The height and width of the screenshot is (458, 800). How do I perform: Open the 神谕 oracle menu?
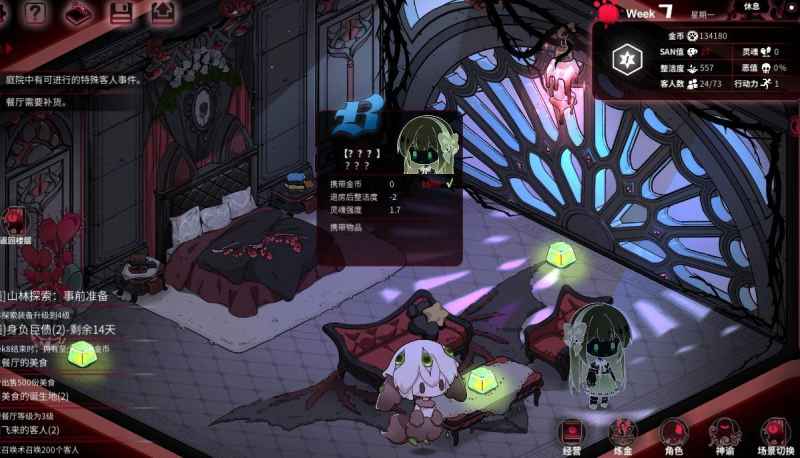pos(725,436)
